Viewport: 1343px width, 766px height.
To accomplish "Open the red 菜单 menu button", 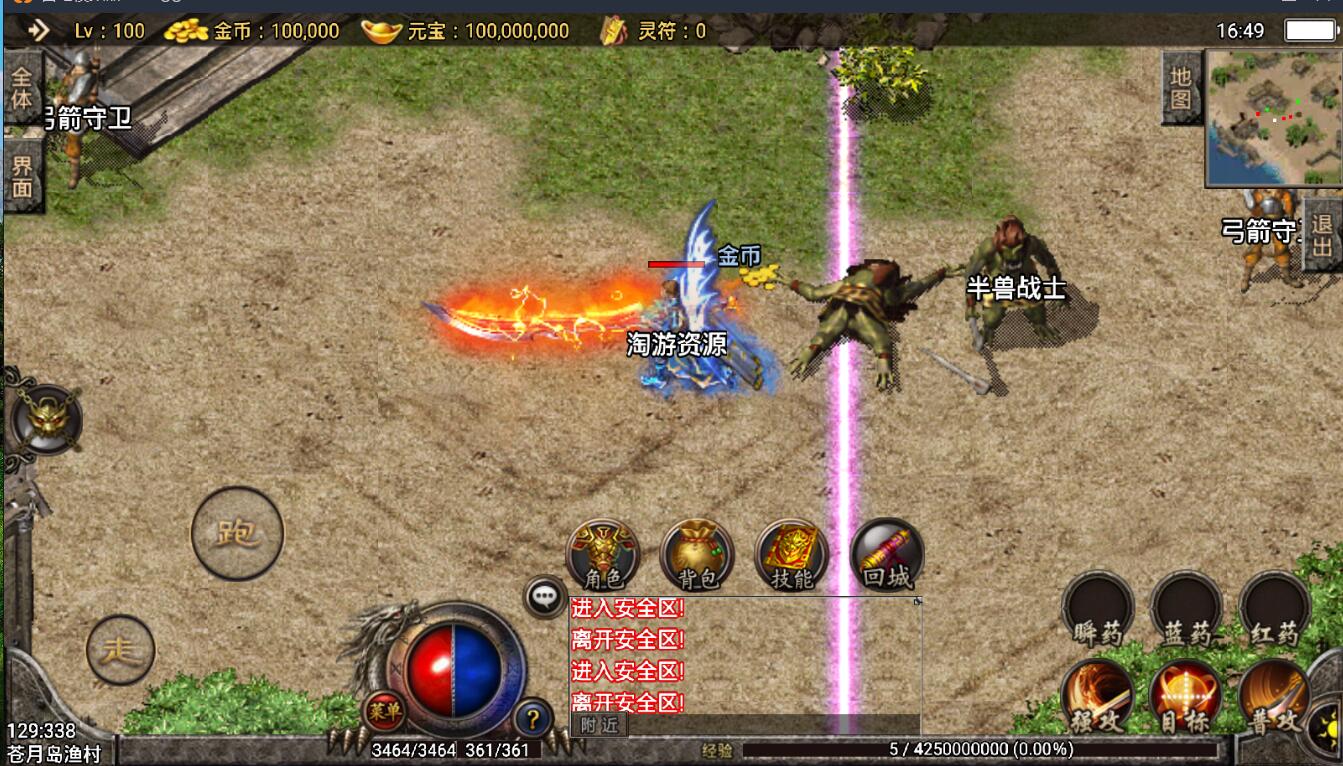I will [384, 712].
